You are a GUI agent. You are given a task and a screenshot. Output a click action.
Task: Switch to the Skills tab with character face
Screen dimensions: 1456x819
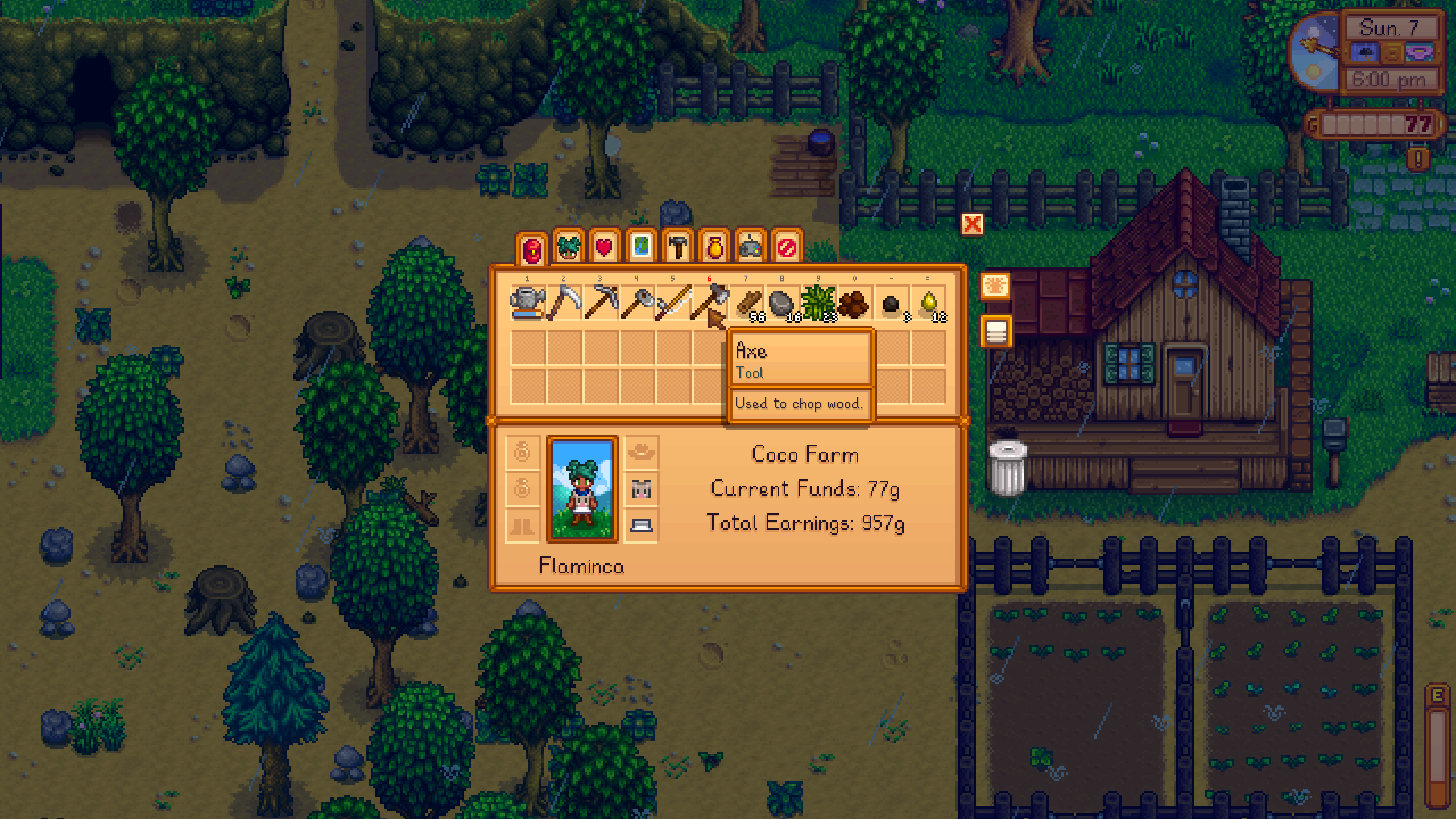(568, 248)
